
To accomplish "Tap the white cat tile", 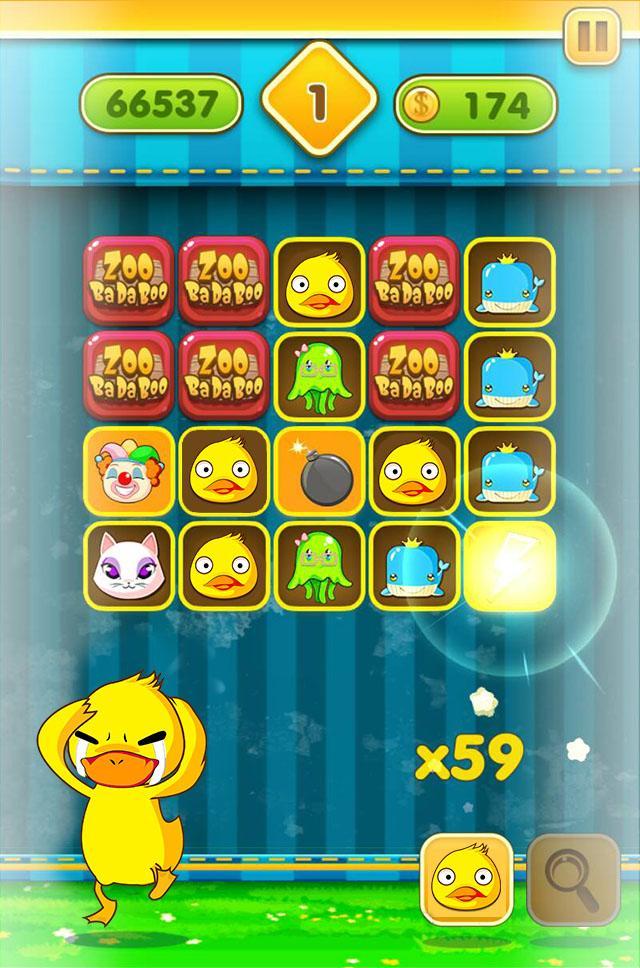I will click(x=128, y=566).
